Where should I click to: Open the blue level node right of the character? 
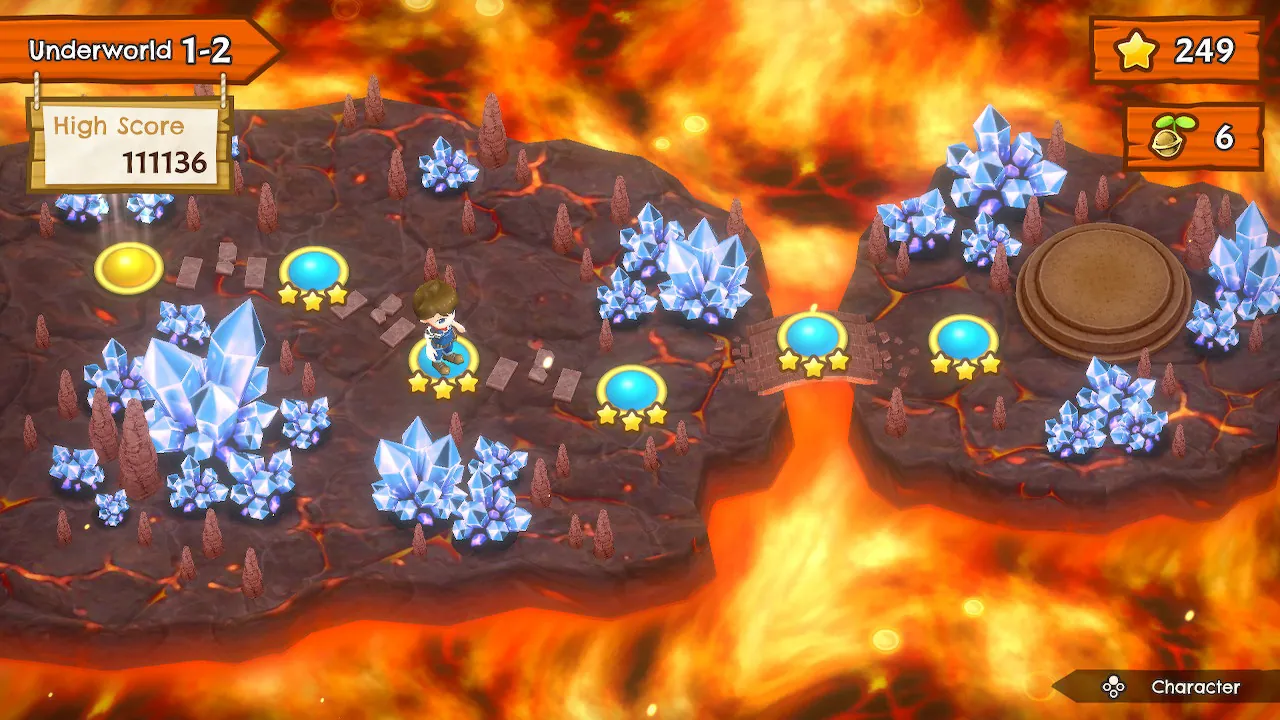629,385
